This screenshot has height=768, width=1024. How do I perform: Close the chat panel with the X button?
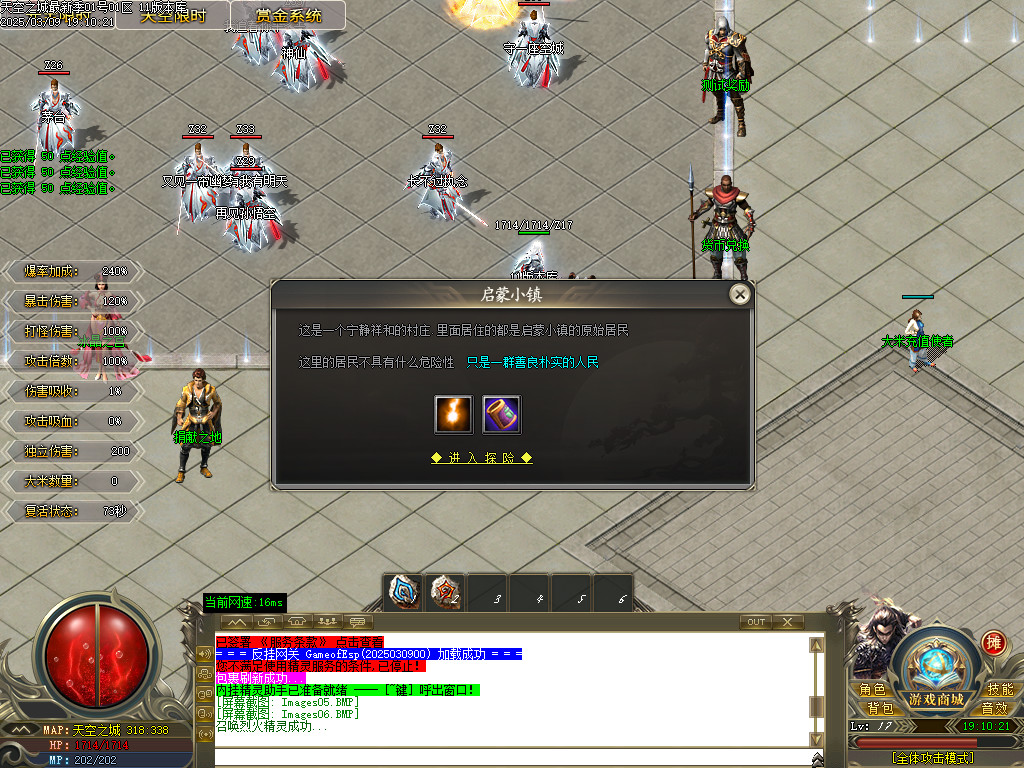click(788, 622)
